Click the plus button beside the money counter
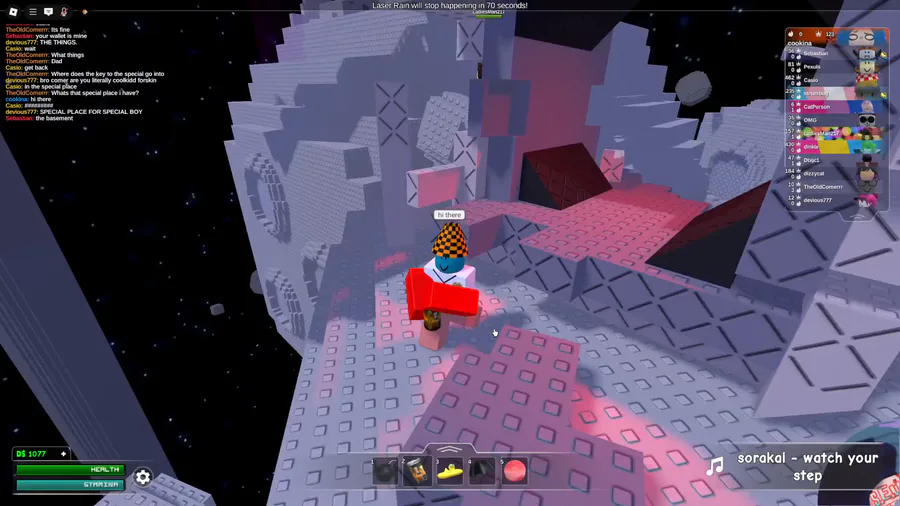This screenshot has height=506, width=900. coord(64,454)
